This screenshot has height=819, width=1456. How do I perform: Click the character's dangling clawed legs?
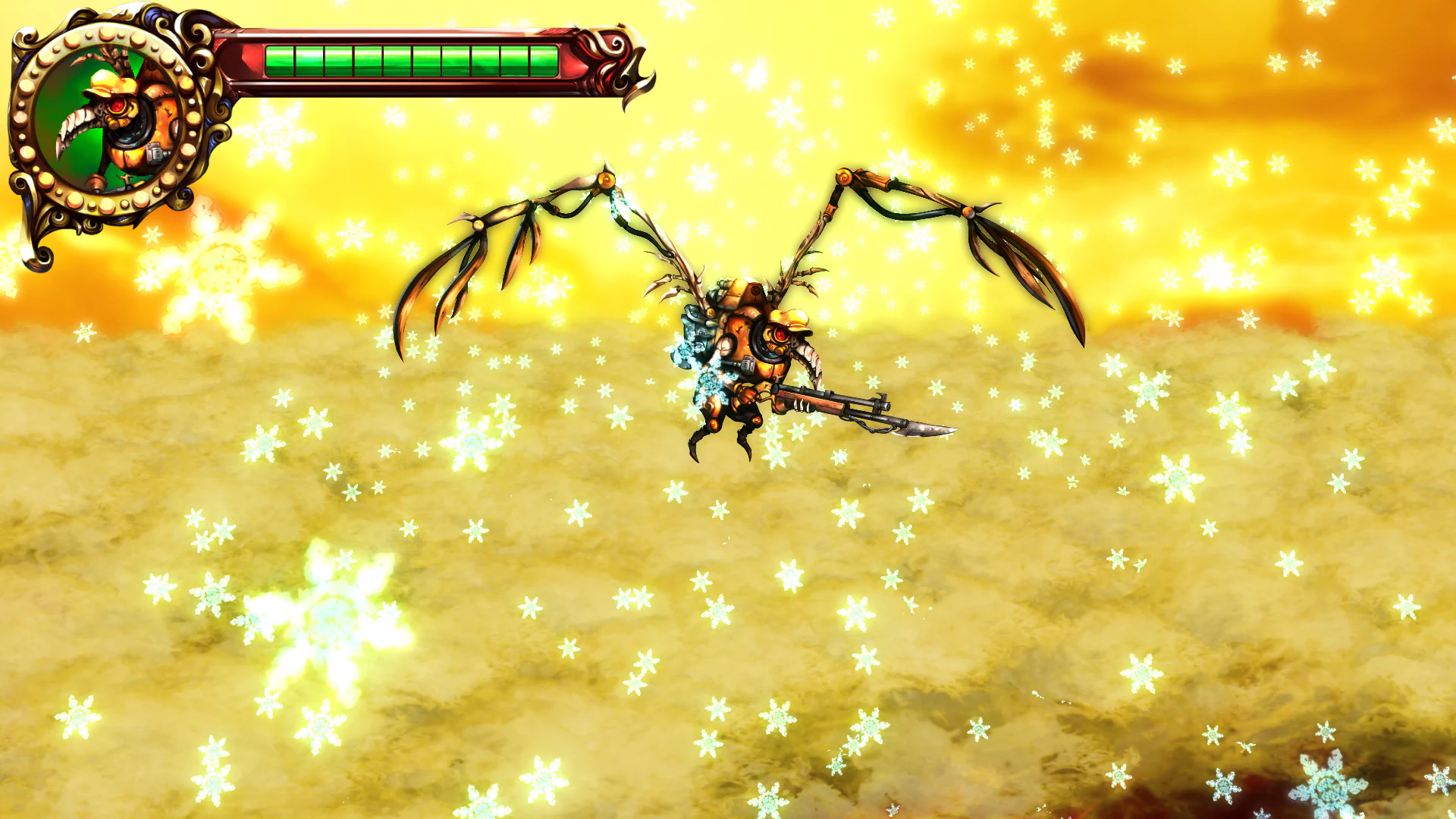(x=709, y=440)
